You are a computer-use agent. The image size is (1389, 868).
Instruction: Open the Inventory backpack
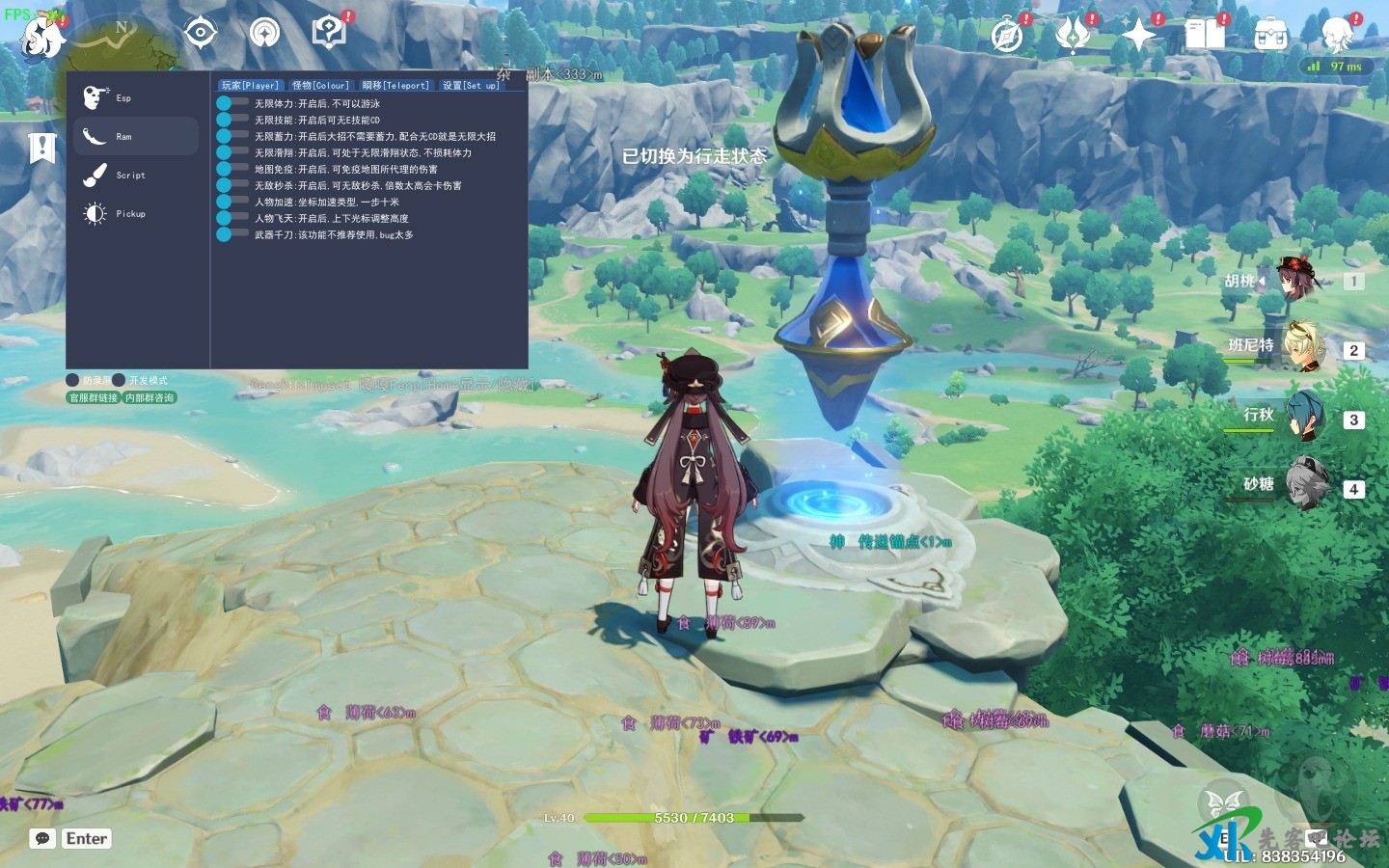[1271, 35]
